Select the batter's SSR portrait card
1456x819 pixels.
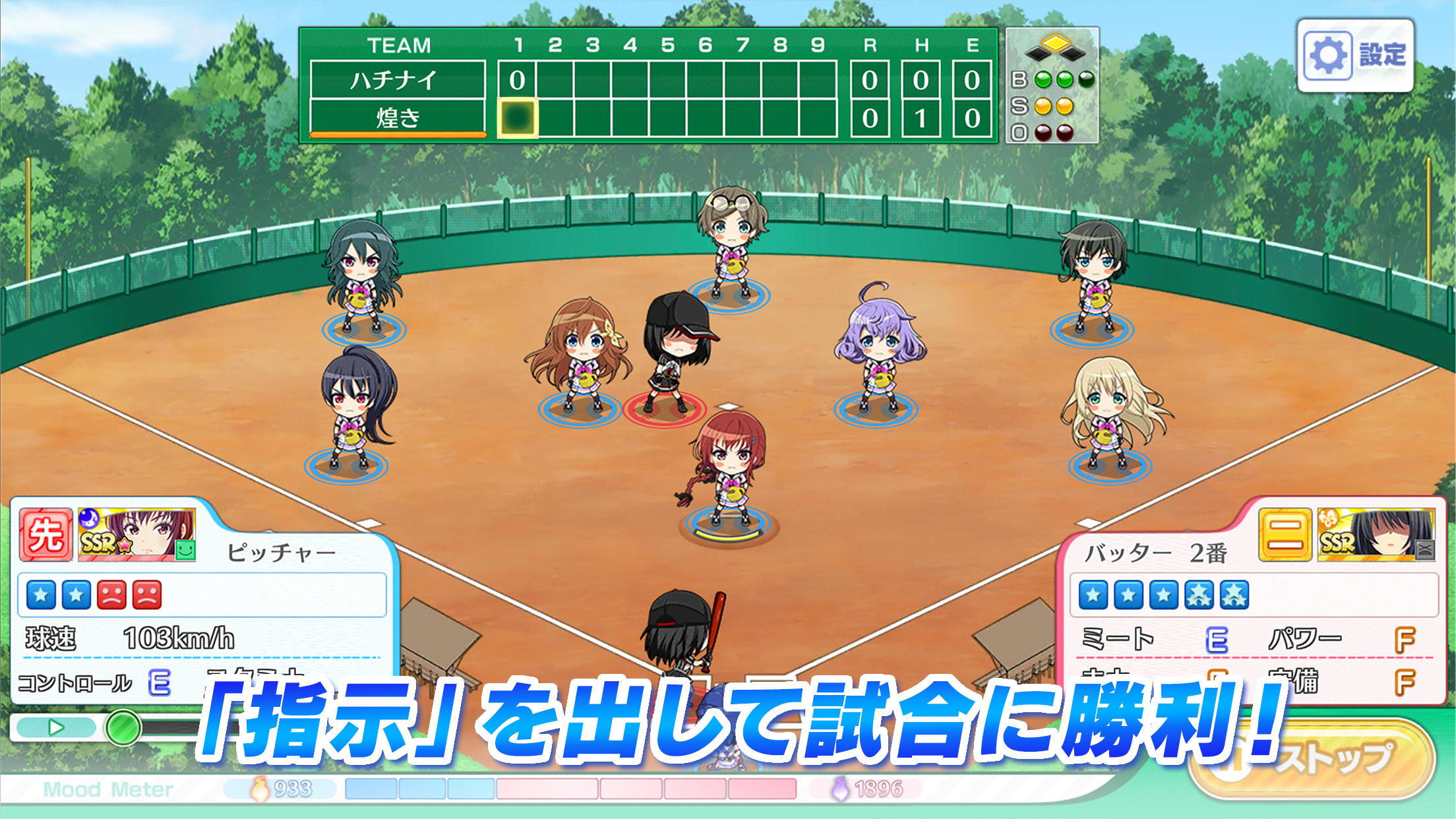tap(1376, 535)
